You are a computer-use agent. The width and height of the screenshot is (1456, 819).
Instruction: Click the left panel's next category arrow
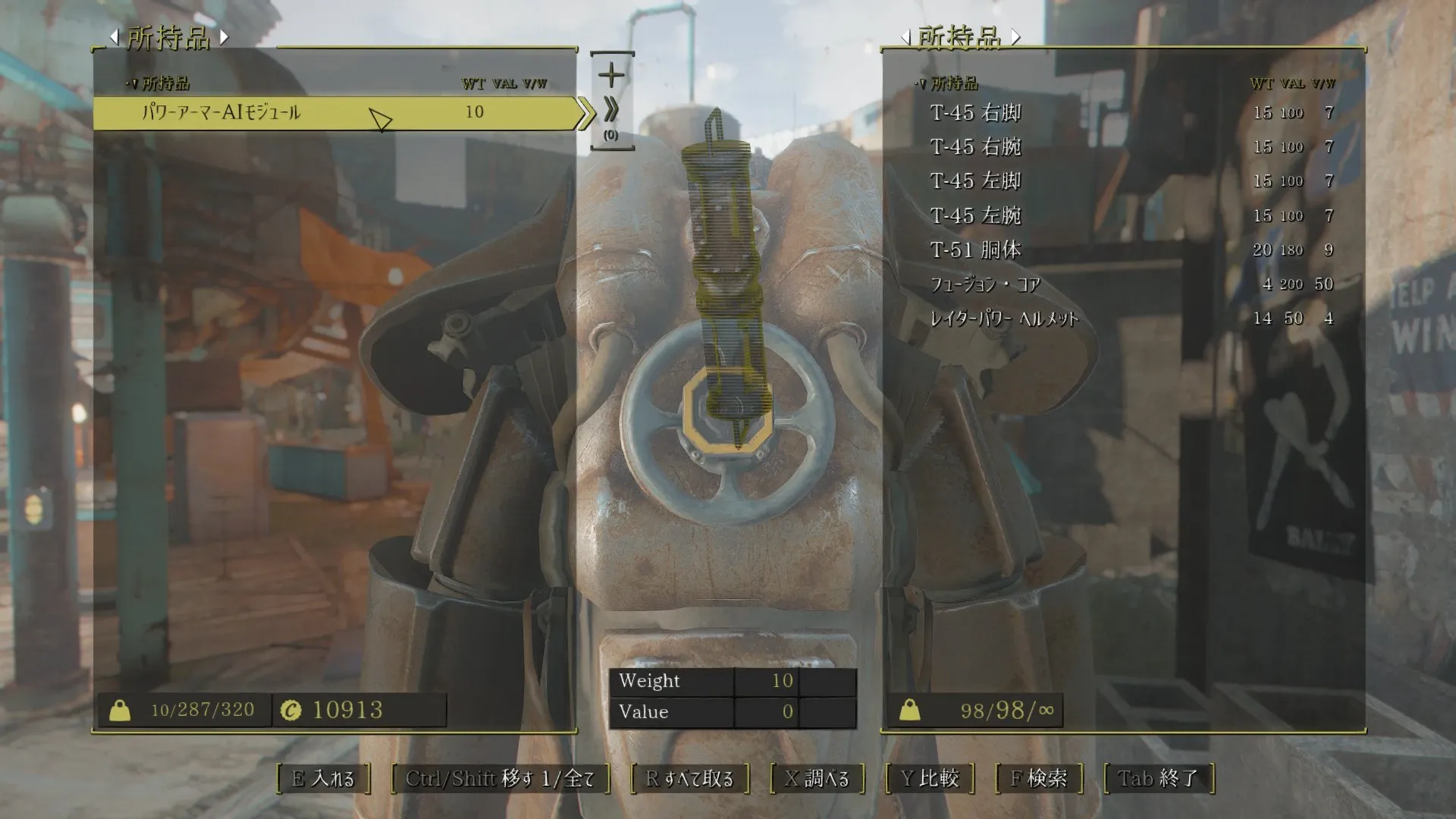click(x=224, y=36)
